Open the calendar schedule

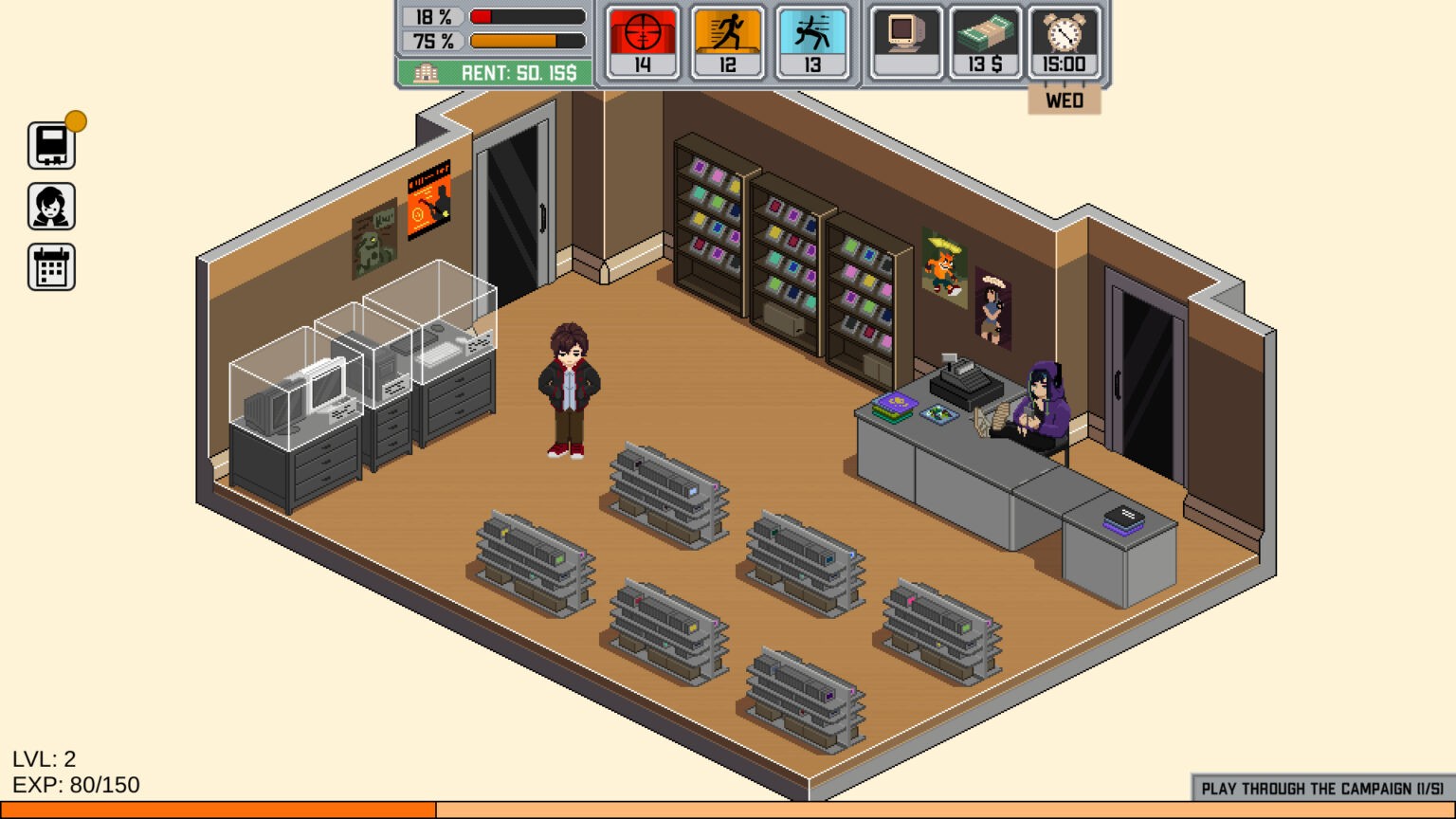[x=51, y=267]
